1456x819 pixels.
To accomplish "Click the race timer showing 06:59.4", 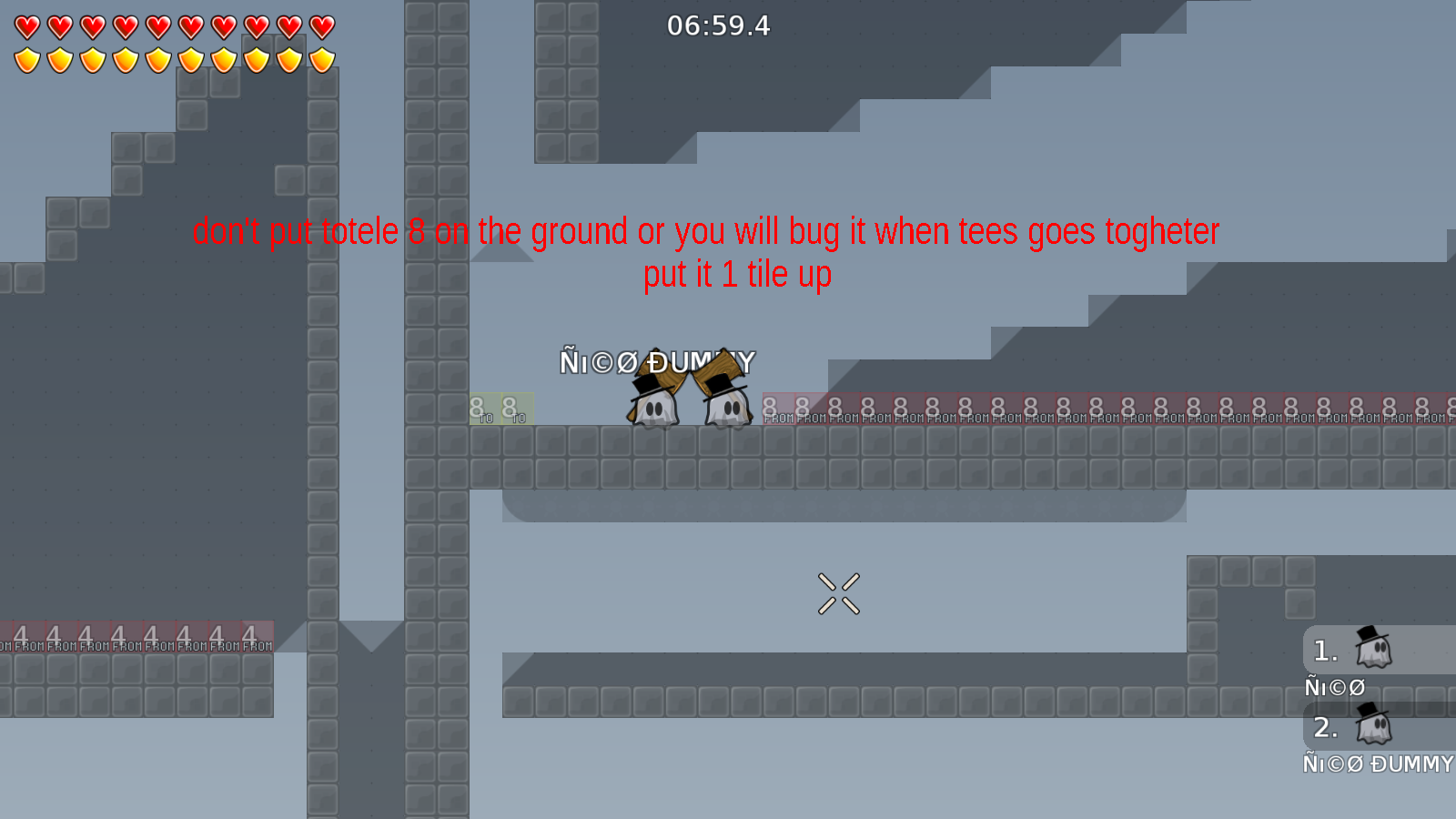I will pyautogui.click(x=718, y=26).
